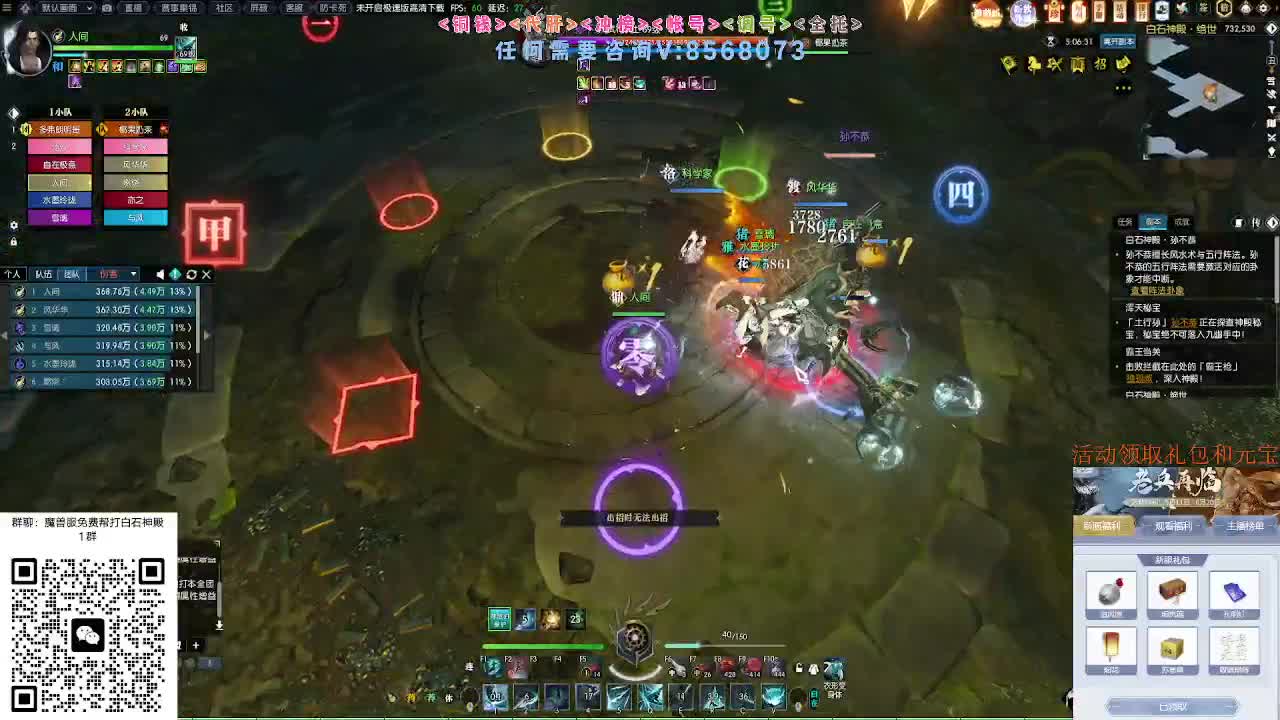Mute the chat window speaker

click(160, 273)
